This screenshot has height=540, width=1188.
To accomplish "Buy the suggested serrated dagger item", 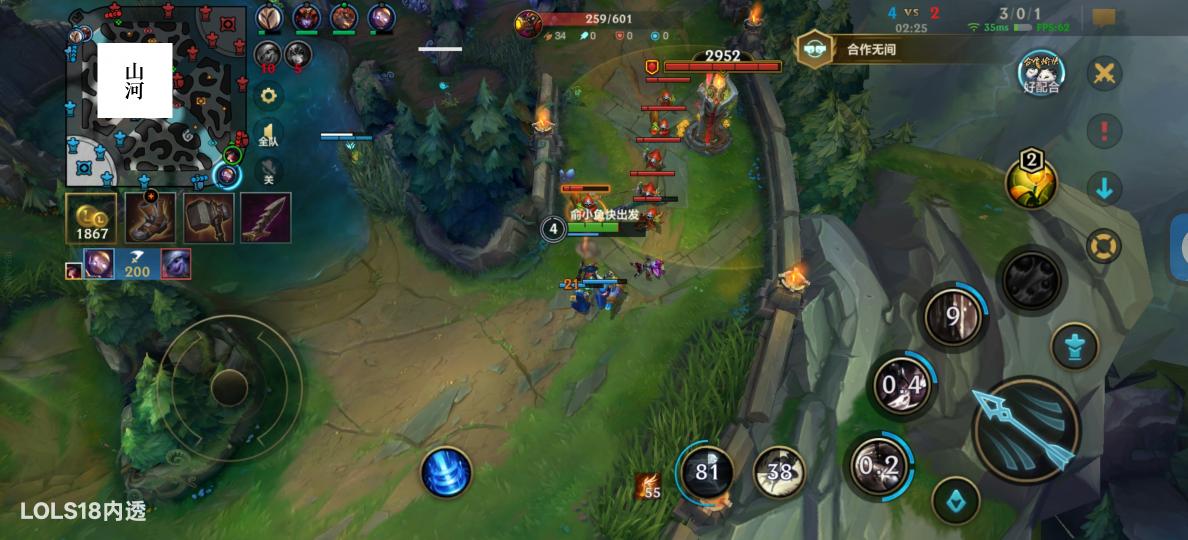I will click(265, 218).
